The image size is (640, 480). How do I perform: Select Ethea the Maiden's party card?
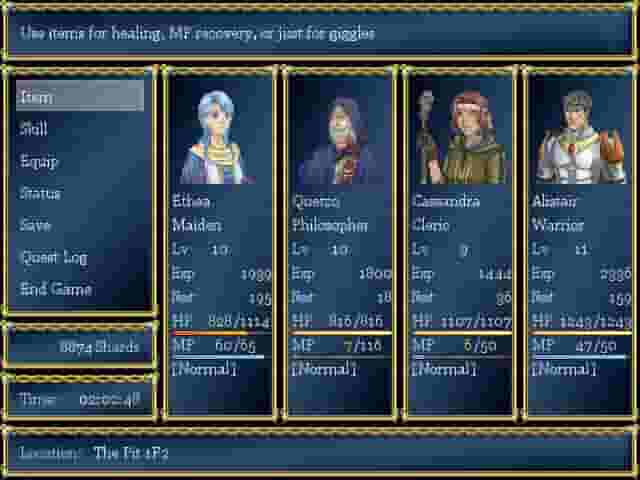coord(221,240)
